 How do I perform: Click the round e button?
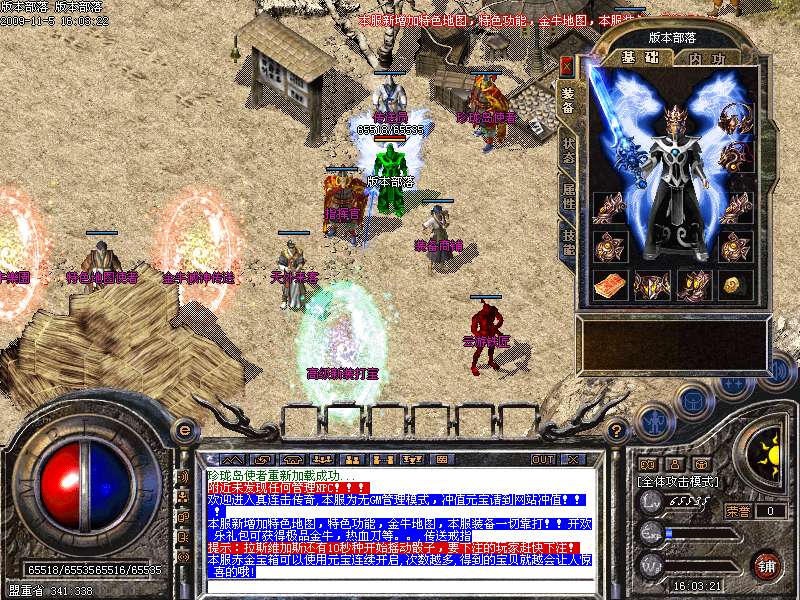(184, 428)
